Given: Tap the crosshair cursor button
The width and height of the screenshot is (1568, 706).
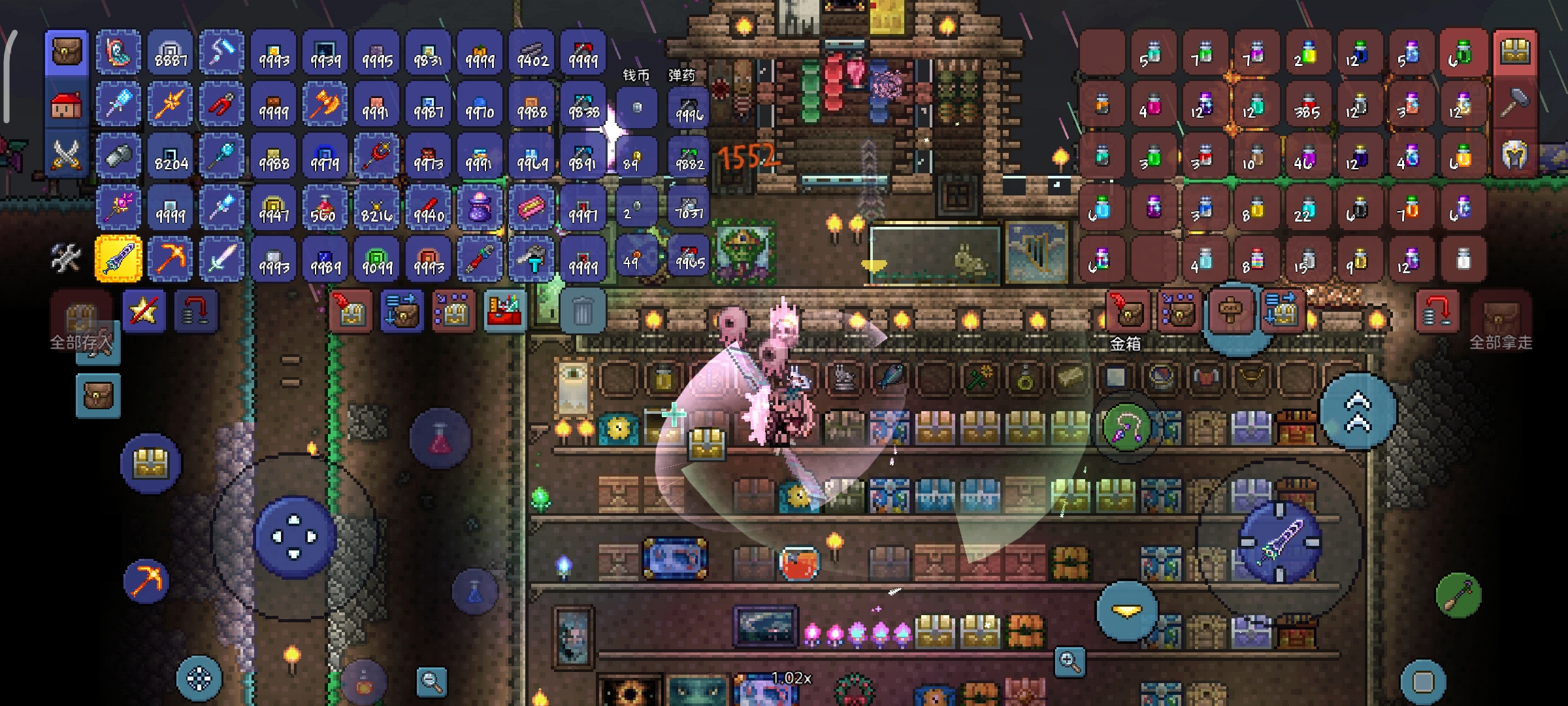Looking at the screenshot, I should click(x=199, y=679).
